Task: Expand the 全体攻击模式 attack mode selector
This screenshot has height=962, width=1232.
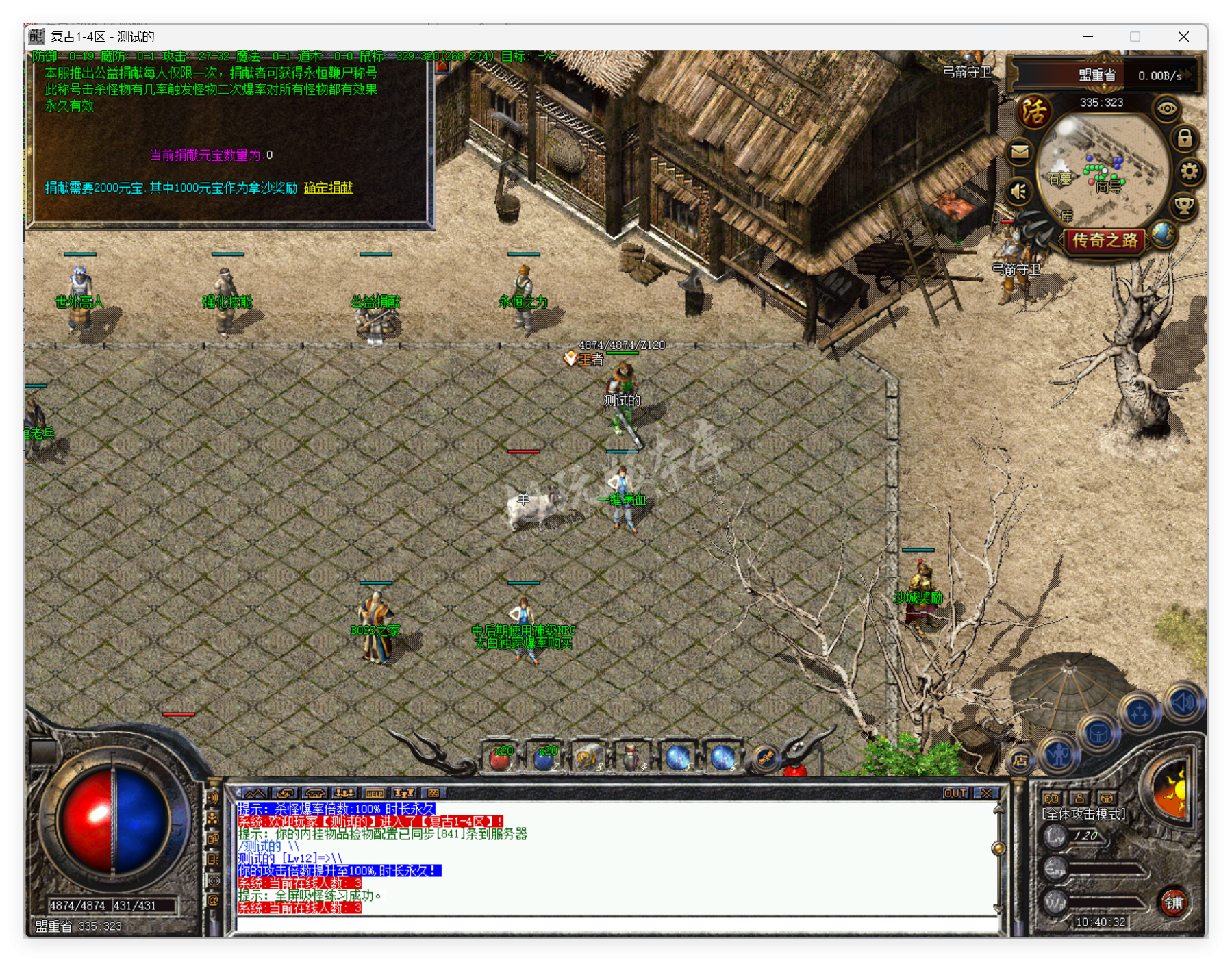Action: pyautogui.click(x=1083, y=814)
